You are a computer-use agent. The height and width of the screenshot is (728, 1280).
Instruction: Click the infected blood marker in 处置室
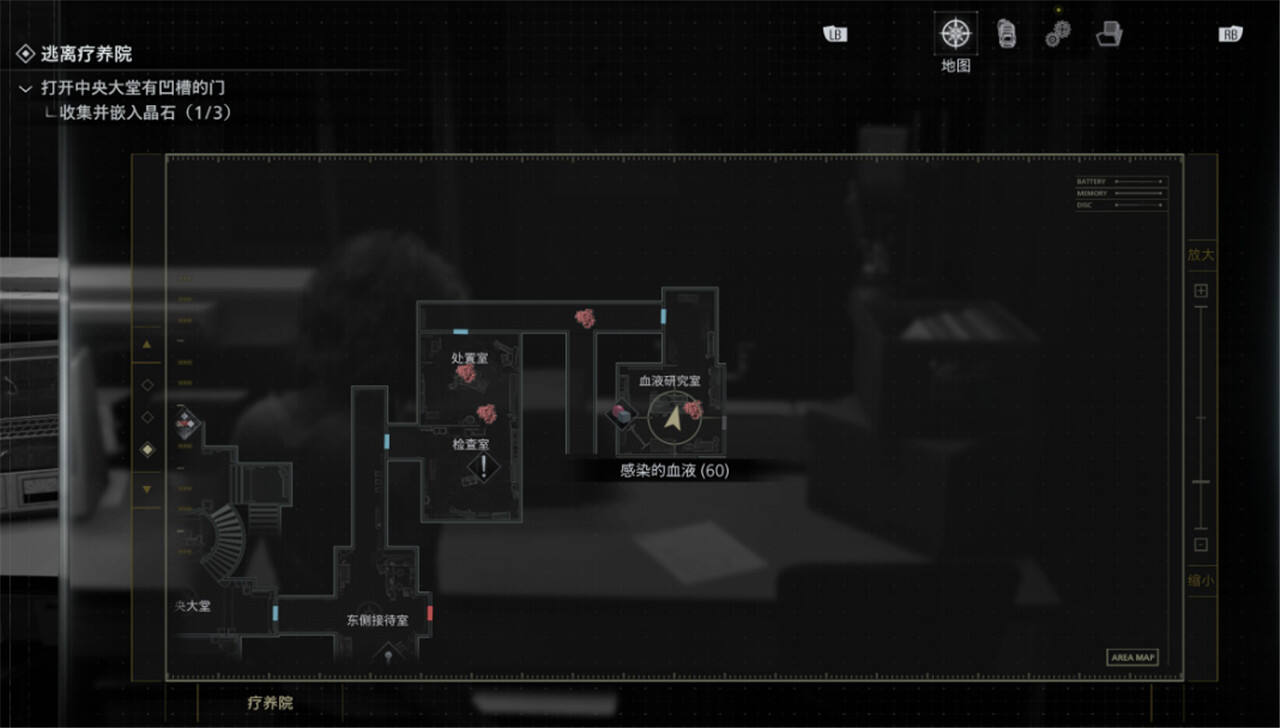click(x=465, y=374)
